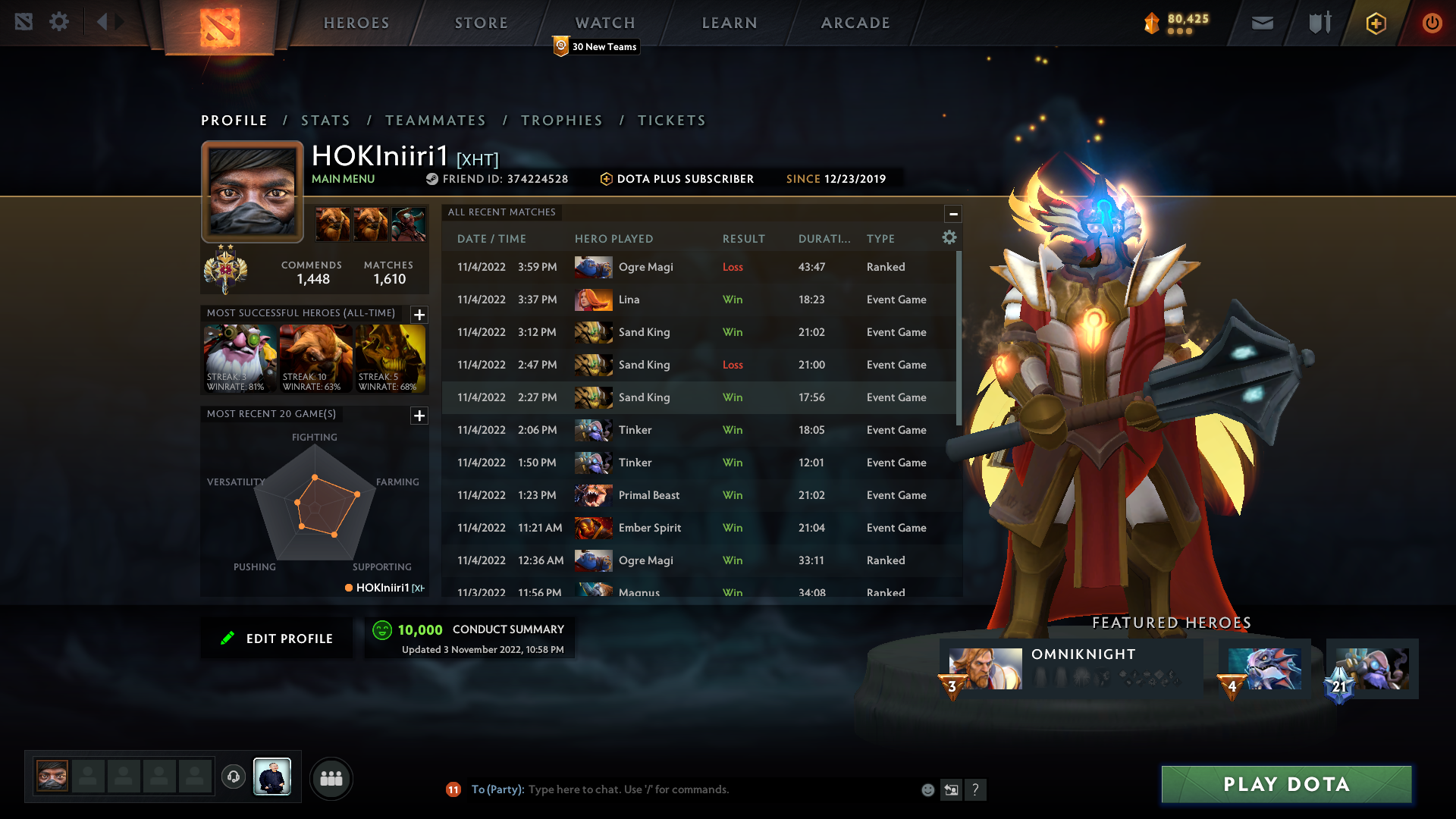Open the friends list icon near party bar

[x=331, y=778]
